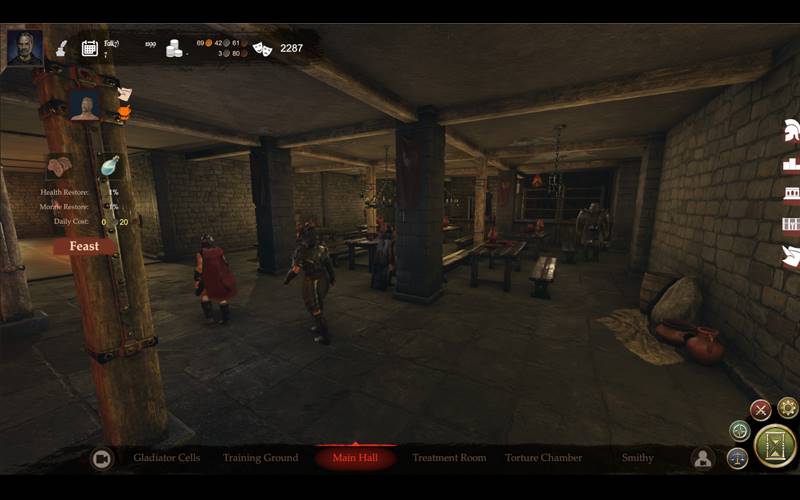Select the meat food option icon
The height and width of the screenshot is (500, 800).
pos(59,165)
